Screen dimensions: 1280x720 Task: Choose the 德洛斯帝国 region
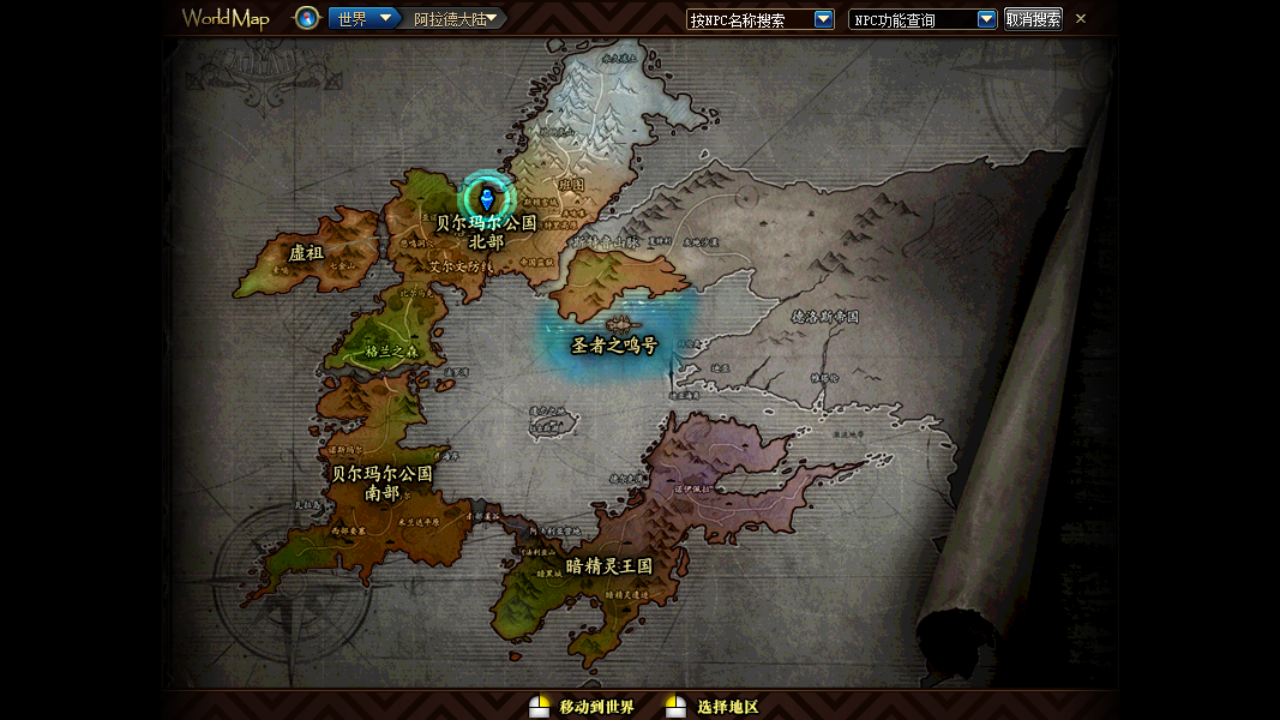[825, 316]
